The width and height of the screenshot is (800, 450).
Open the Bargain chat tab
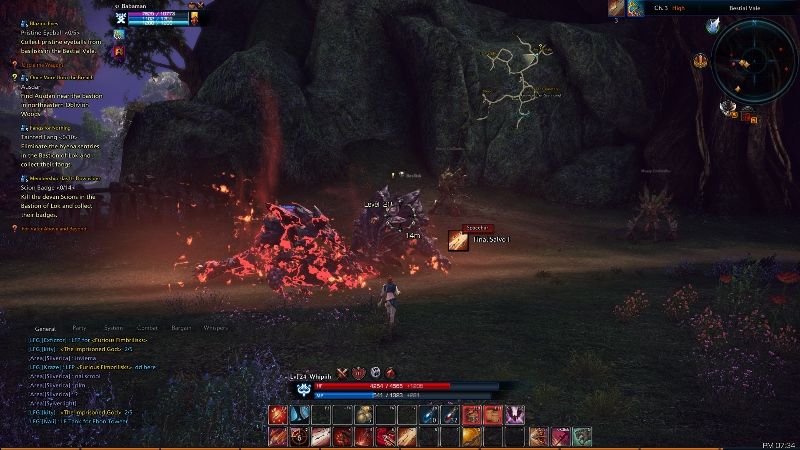click(181, 327)
